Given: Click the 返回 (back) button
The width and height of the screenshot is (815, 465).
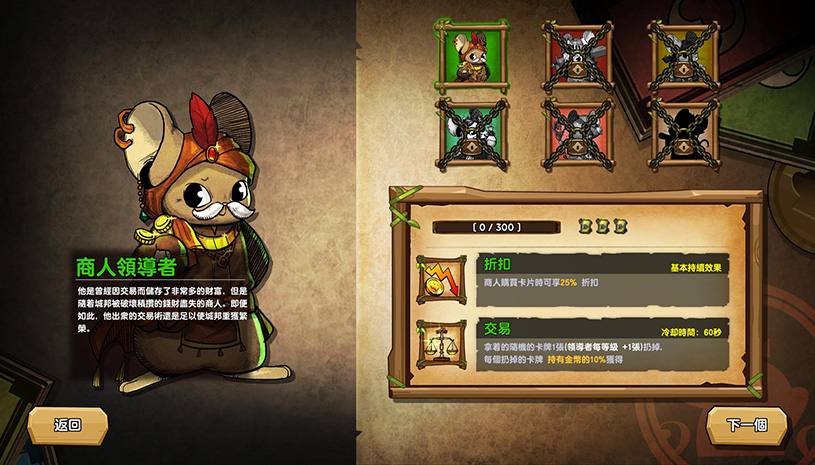Looking at the screenshot, I should click(67, 425).
